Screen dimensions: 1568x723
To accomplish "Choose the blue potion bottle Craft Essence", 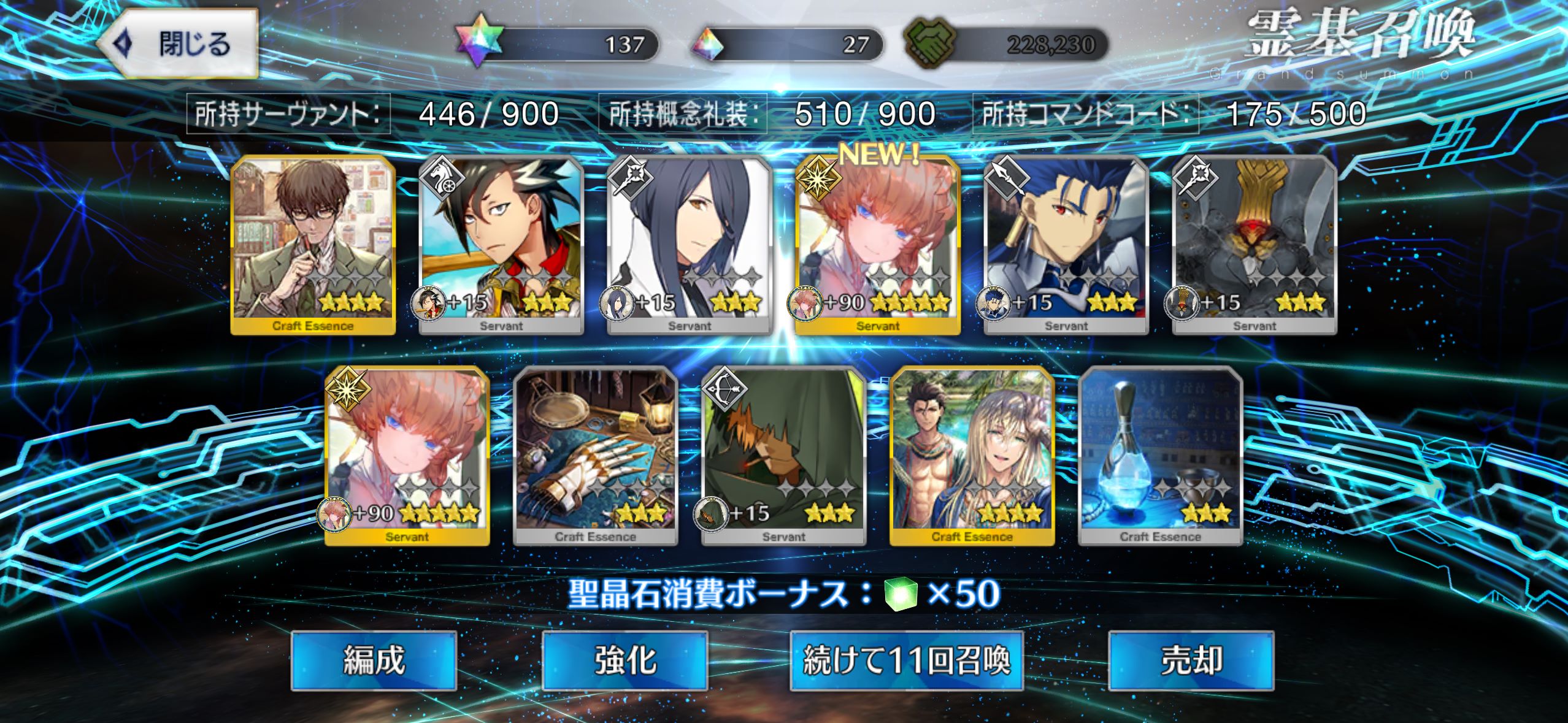I will (x=1160, y=456).
